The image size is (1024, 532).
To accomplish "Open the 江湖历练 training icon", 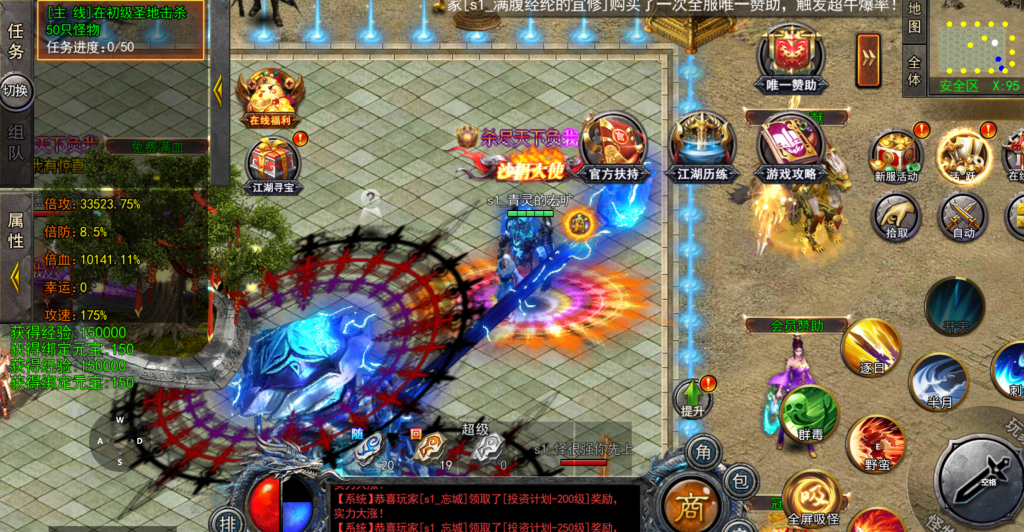I will [x=703, y=148].
